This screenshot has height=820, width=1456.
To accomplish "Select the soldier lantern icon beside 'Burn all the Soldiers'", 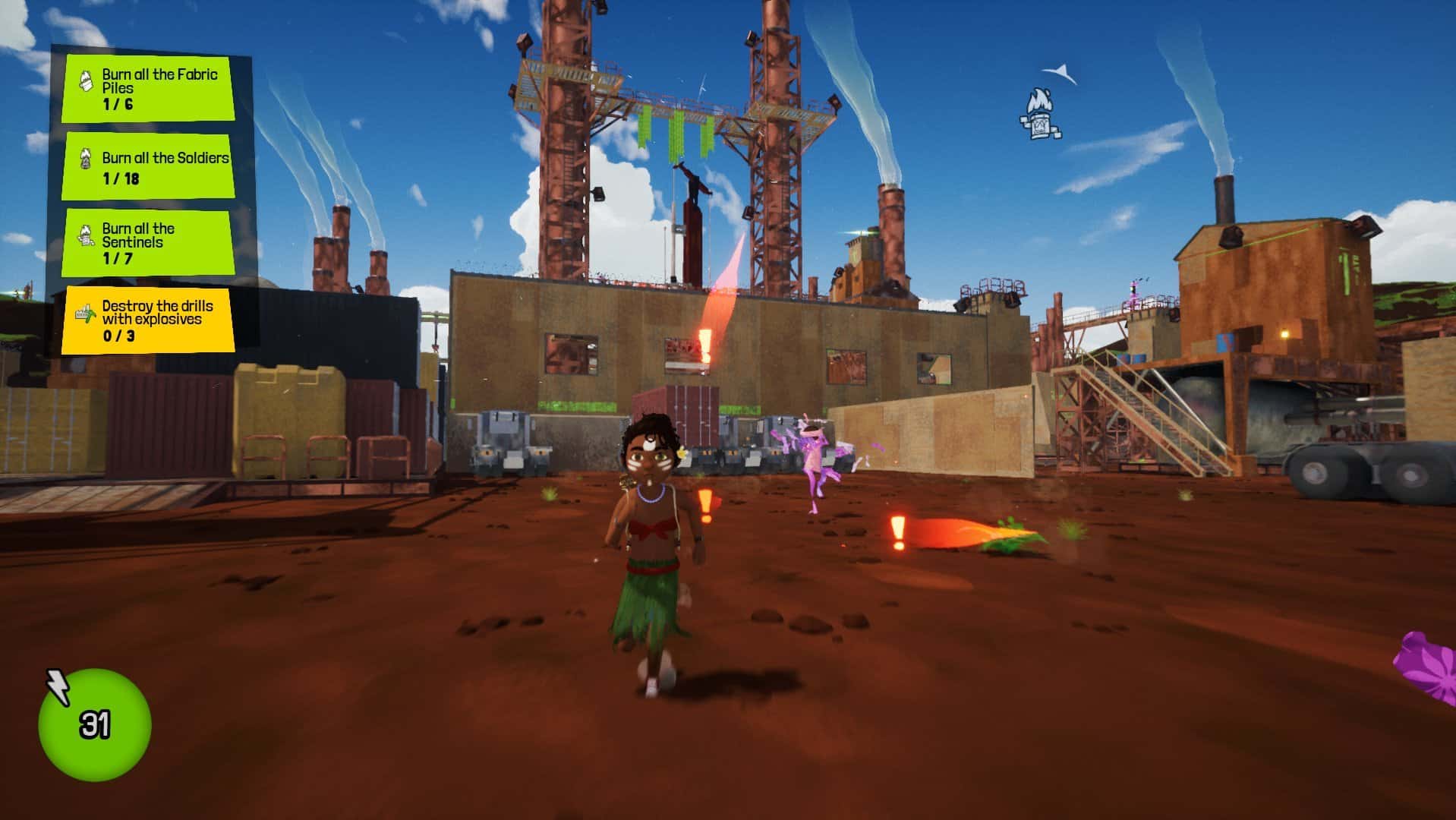I will coord(86,160).
